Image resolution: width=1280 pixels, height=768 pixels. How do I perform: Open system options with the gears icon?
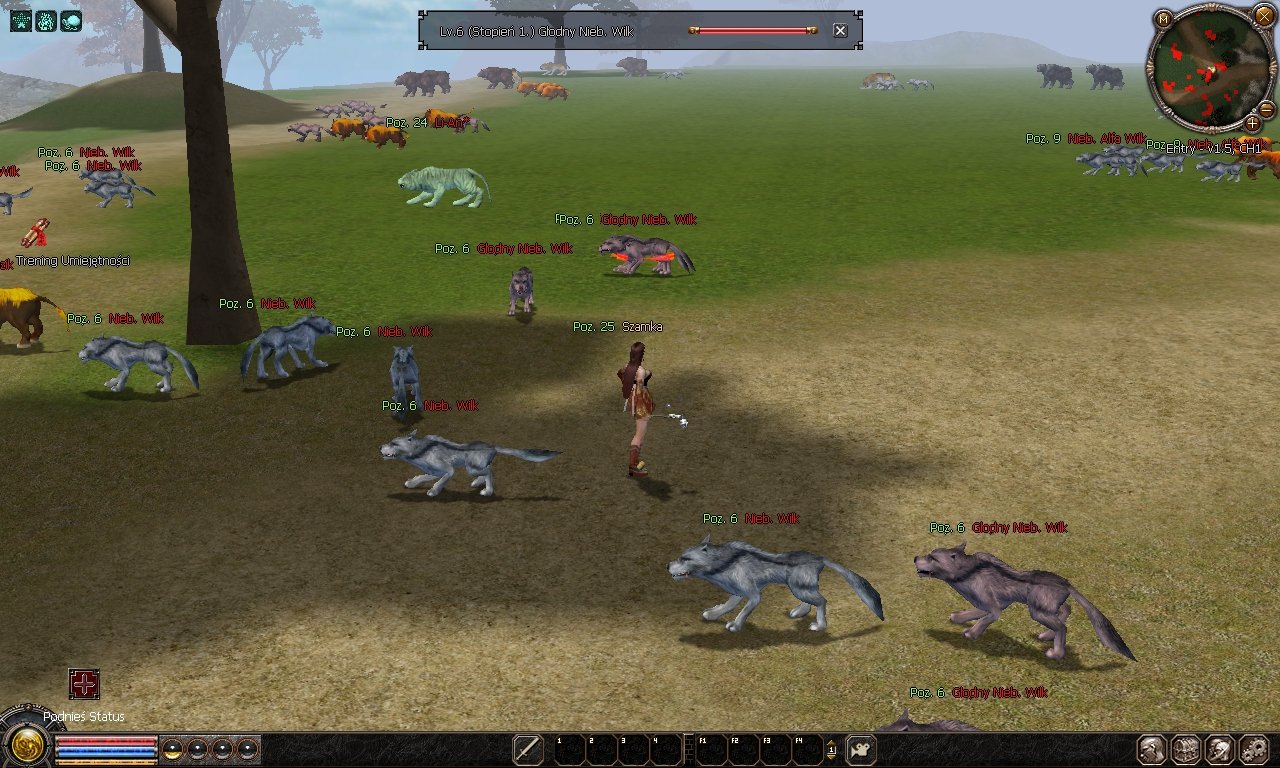[1254, 749]
